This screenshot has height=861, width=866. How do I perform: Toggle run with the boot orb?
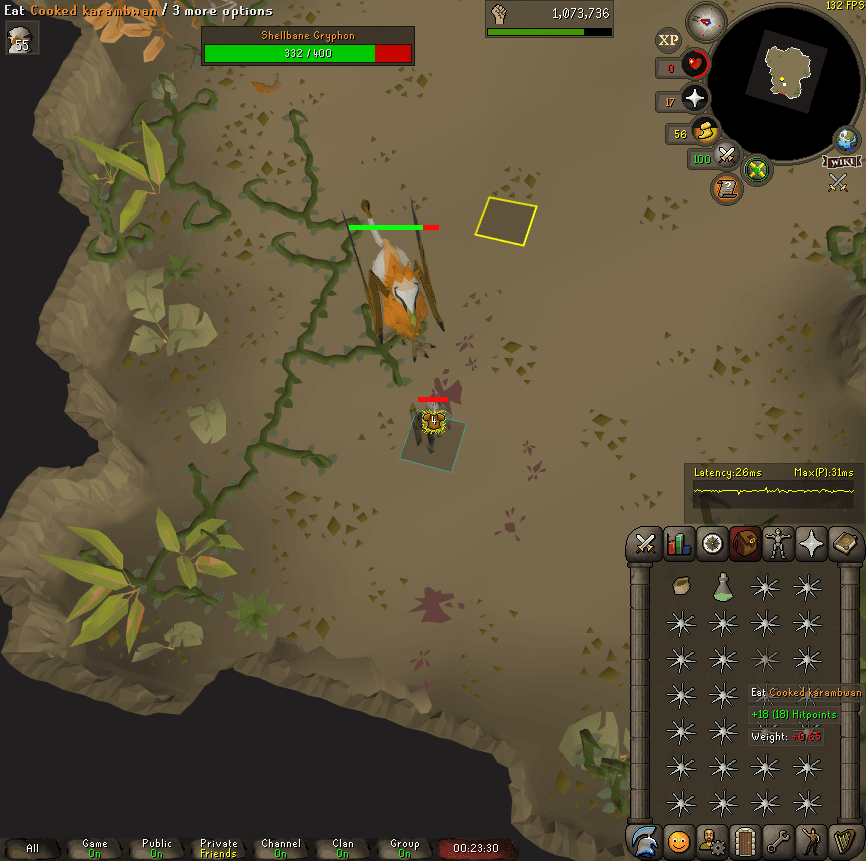click(x=707, y=130)
